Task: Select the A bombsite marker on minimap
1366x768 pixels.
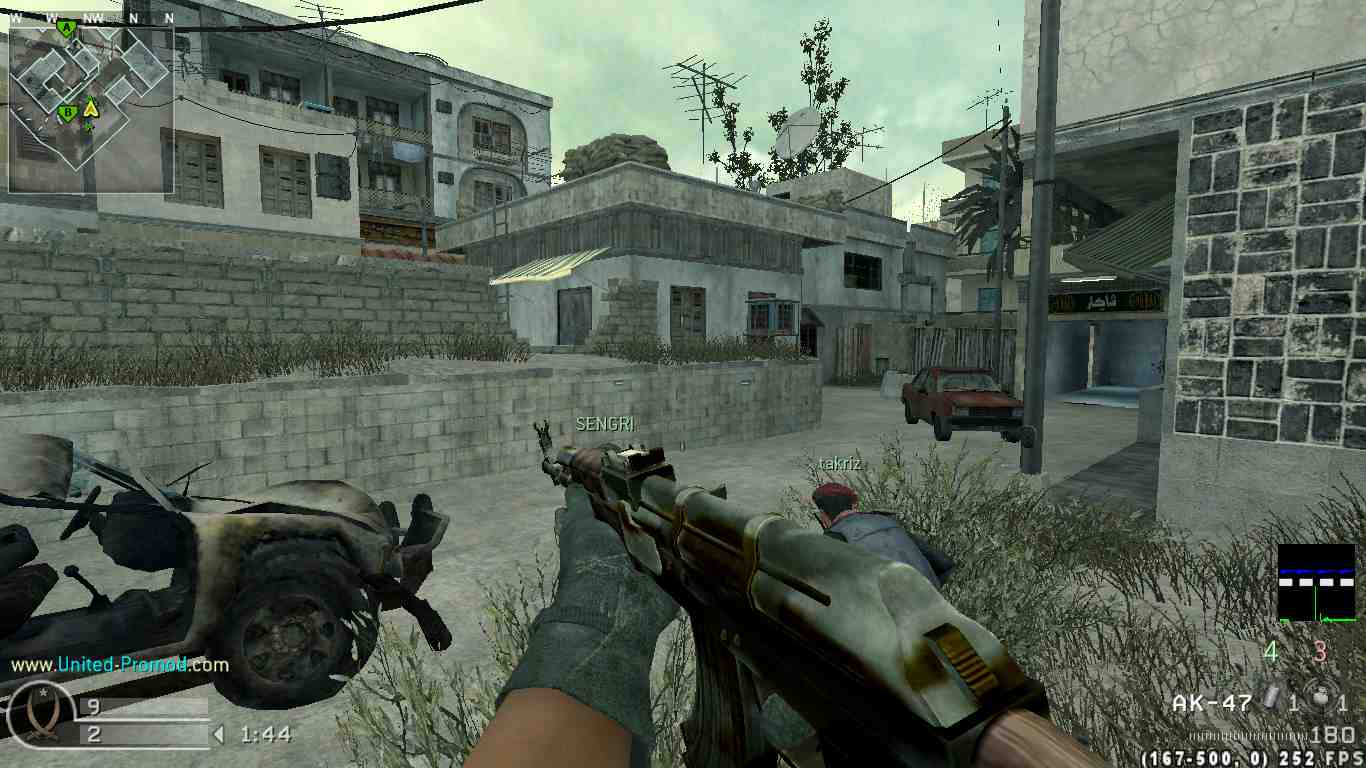Action: click(x=66, y=28)
